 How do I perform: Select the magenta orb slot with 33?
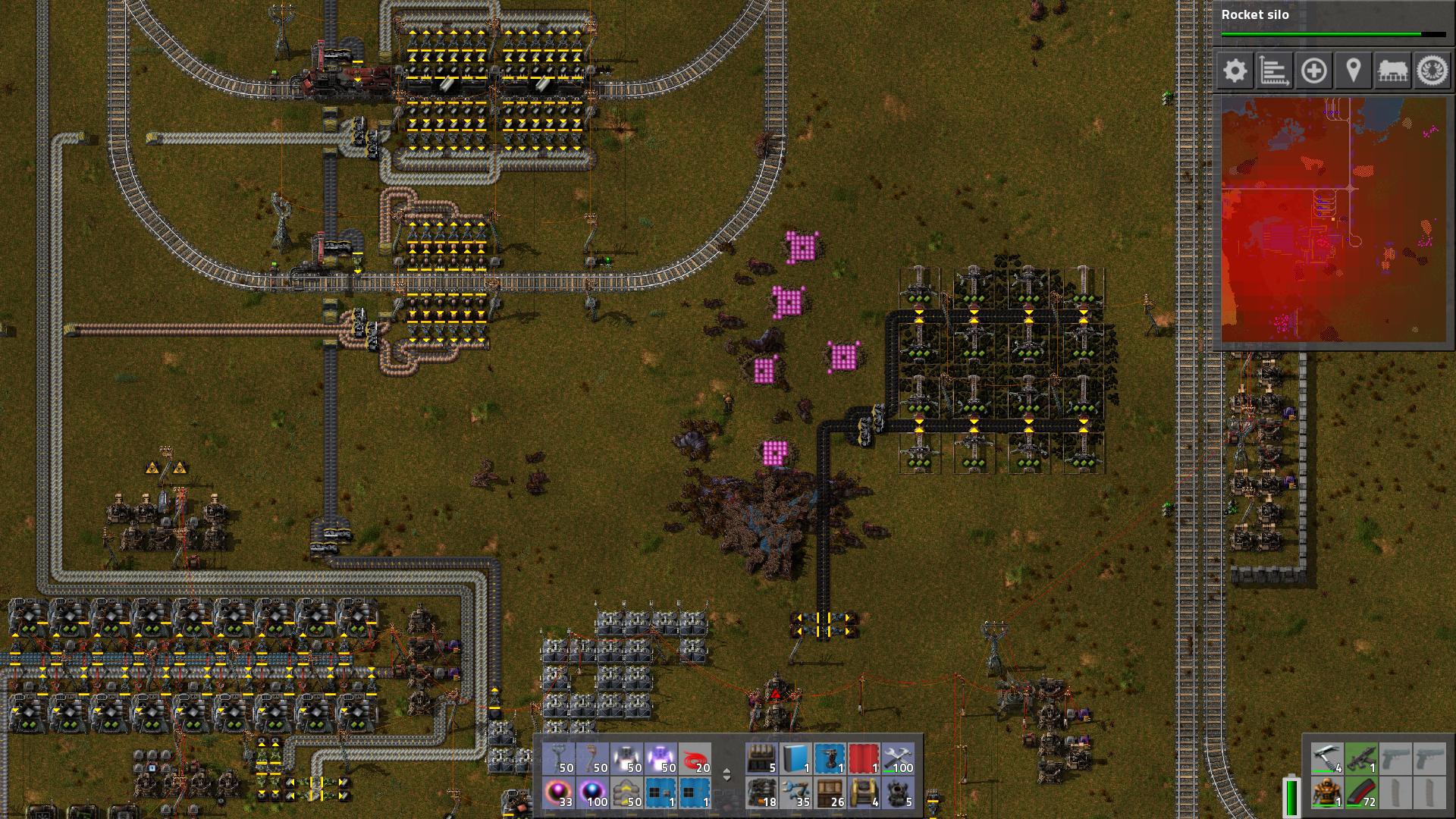(559, 793)
